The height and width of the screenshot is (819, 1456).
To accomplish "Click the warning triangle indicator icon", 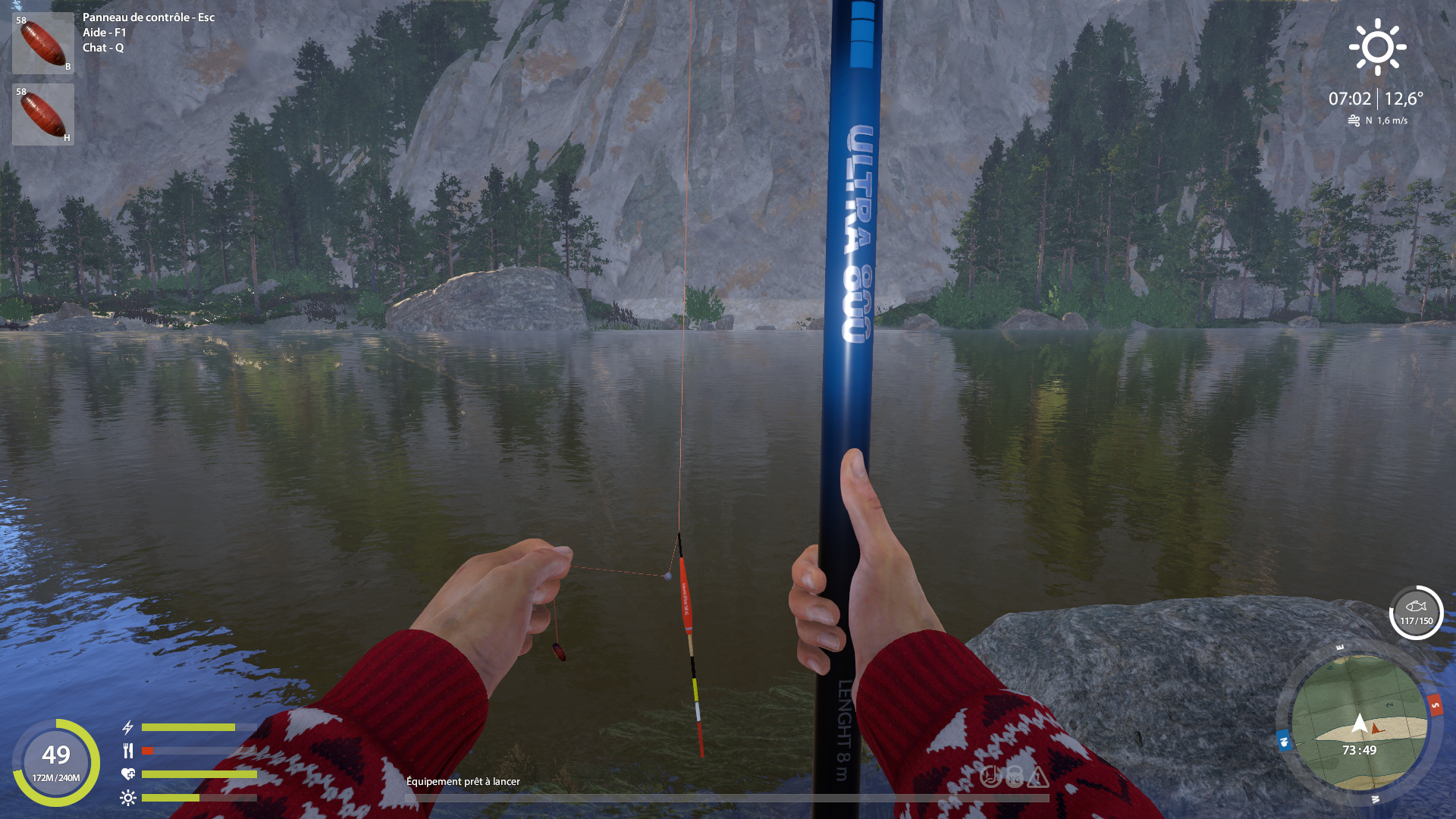I will (1038, 777).
